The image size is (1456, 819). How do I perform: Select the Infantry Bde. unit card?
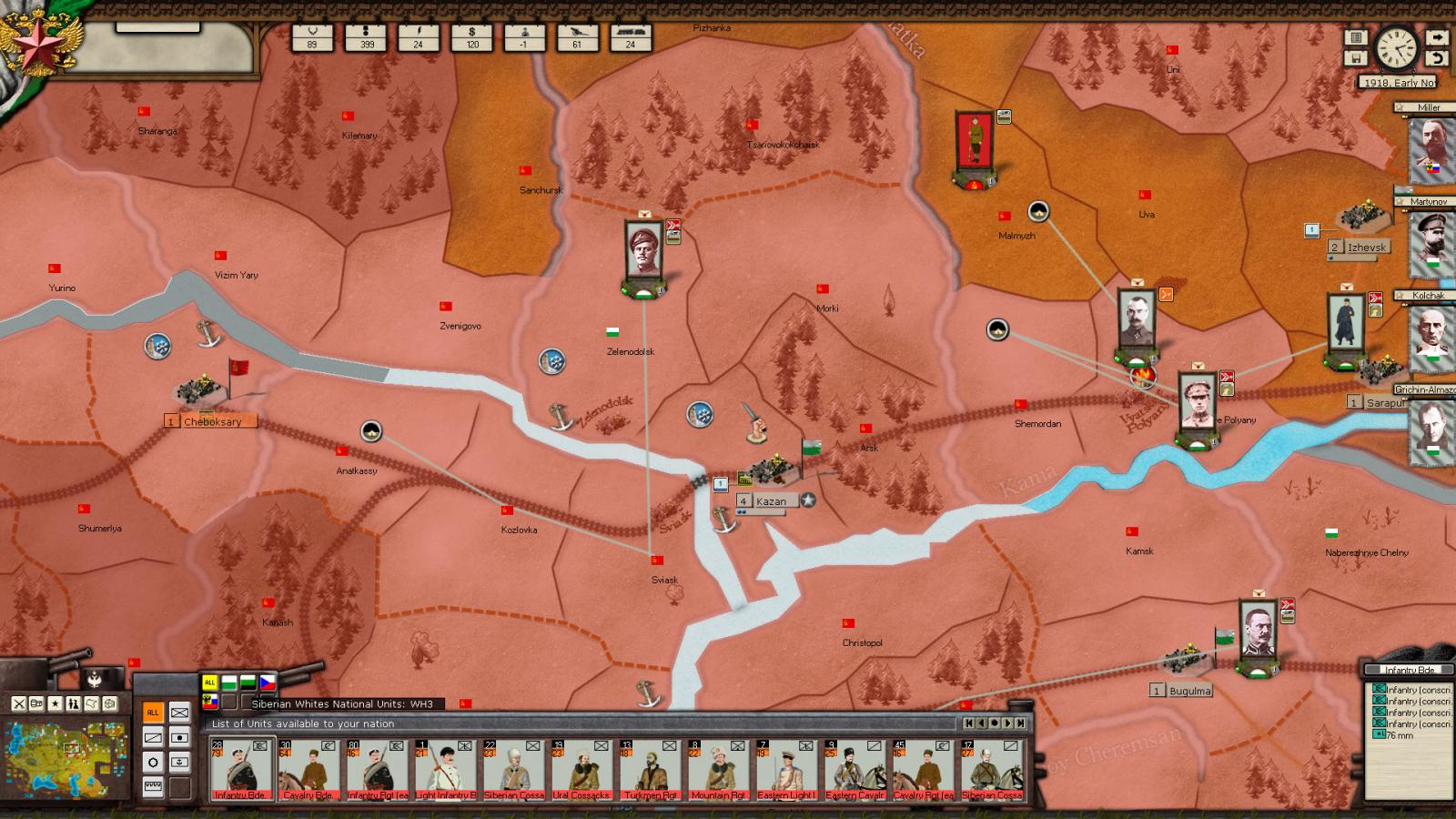(241, 770)
